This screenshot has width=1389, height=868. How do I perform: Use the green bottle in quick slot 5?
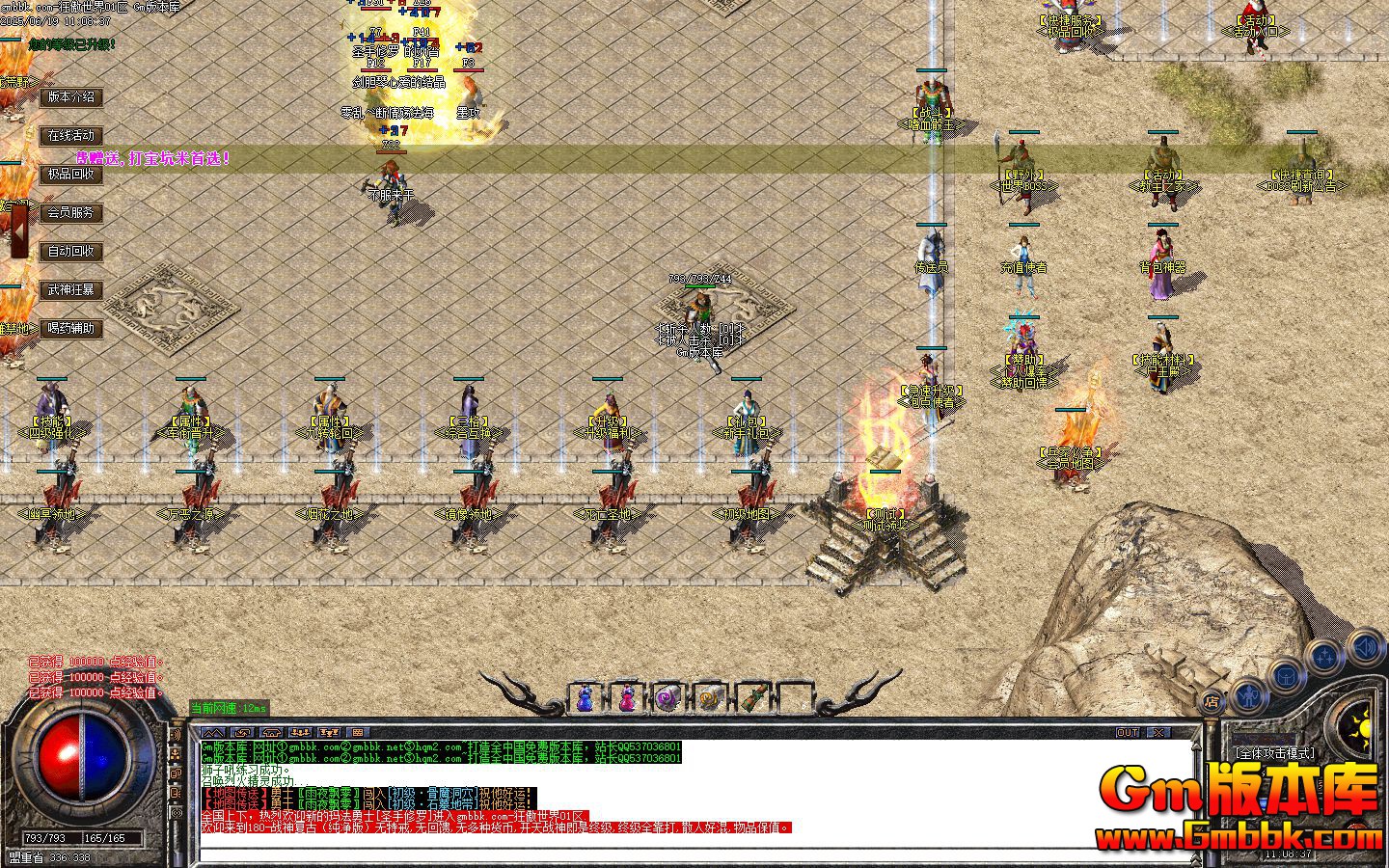pos(750,694)
